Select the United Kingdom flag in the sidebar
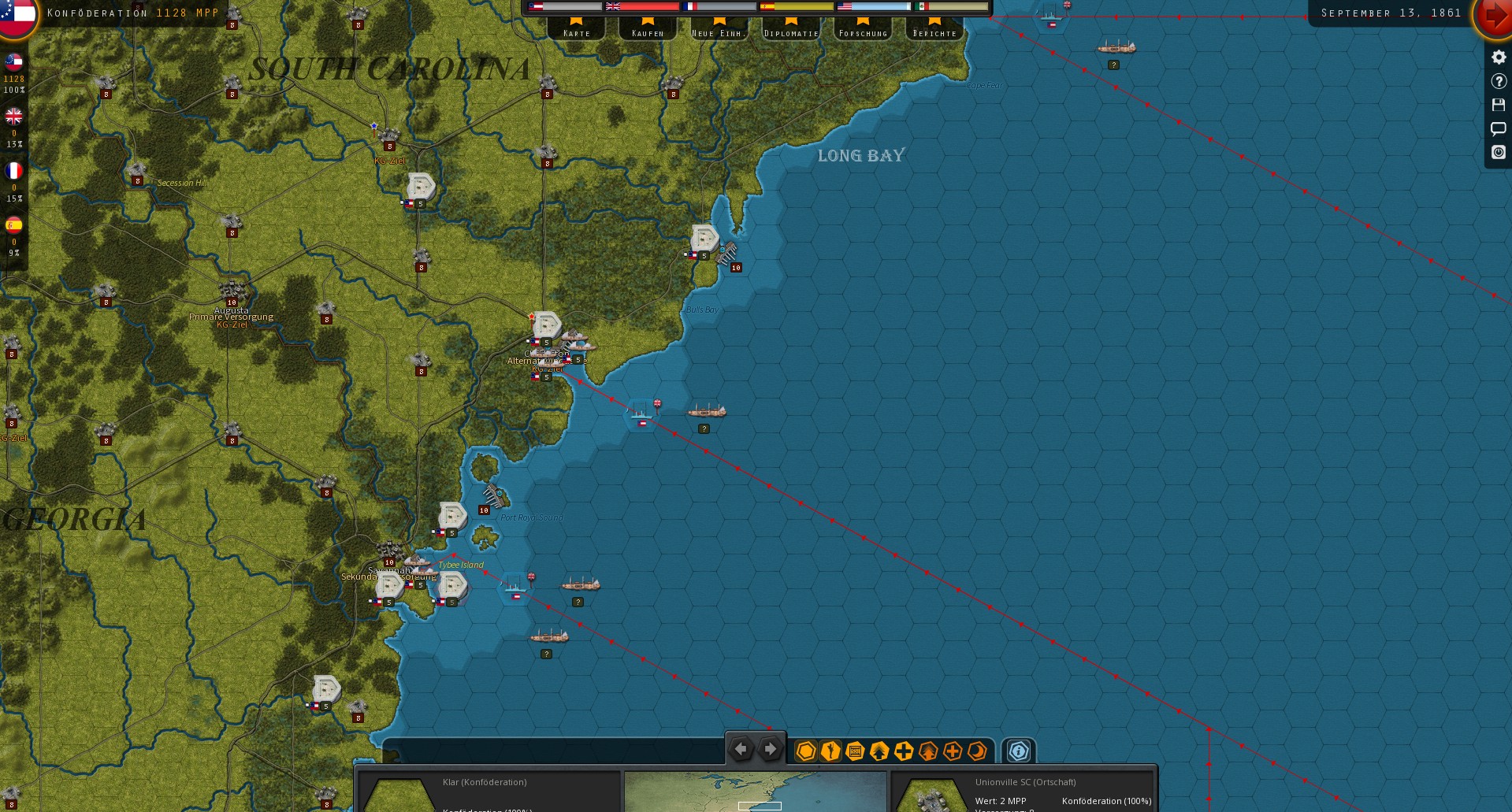This screenshot has height=812, width=1512. tap(13, 117)
